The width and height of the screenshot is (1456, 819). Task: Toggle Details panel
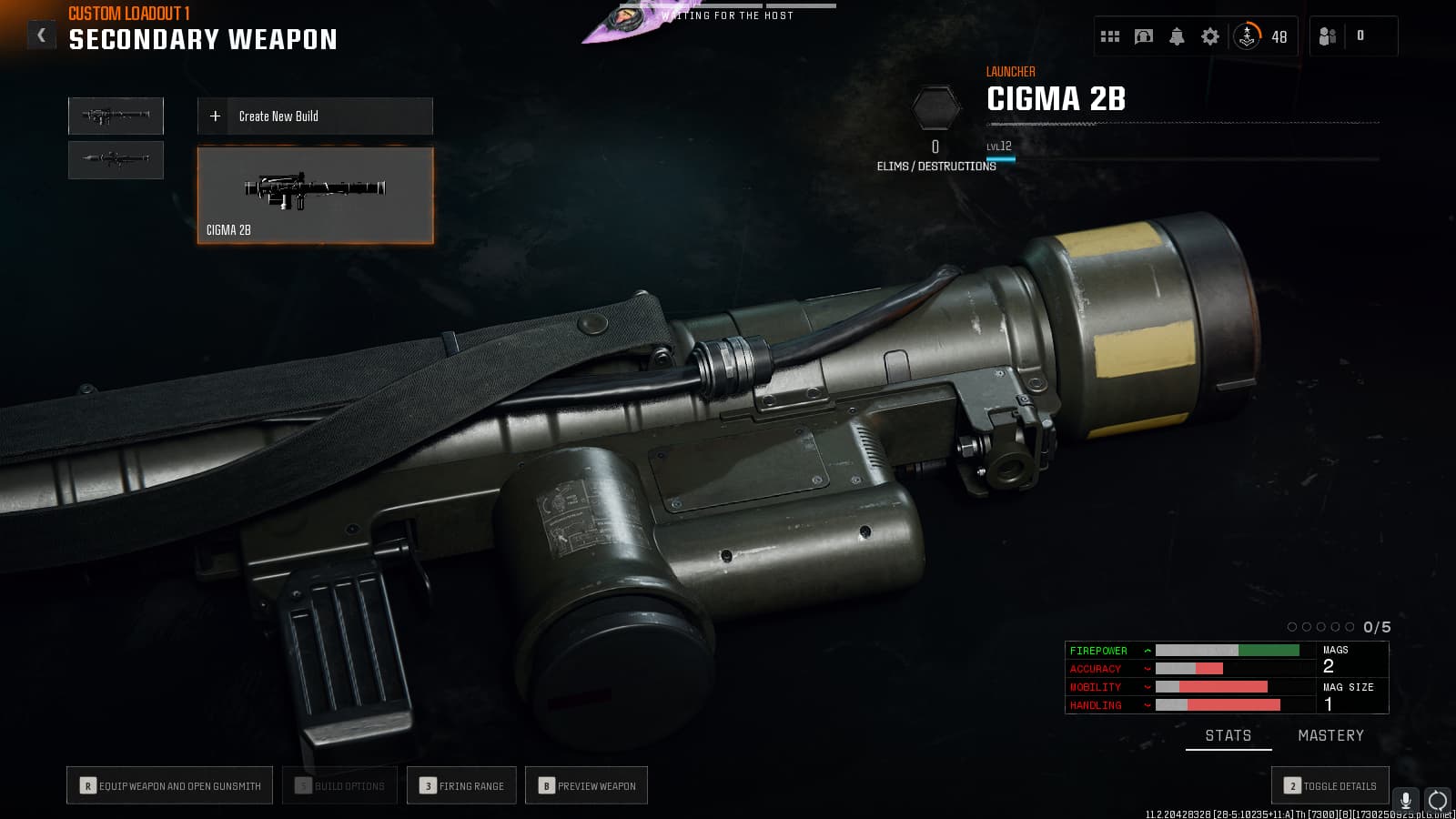click(1330, 786)
